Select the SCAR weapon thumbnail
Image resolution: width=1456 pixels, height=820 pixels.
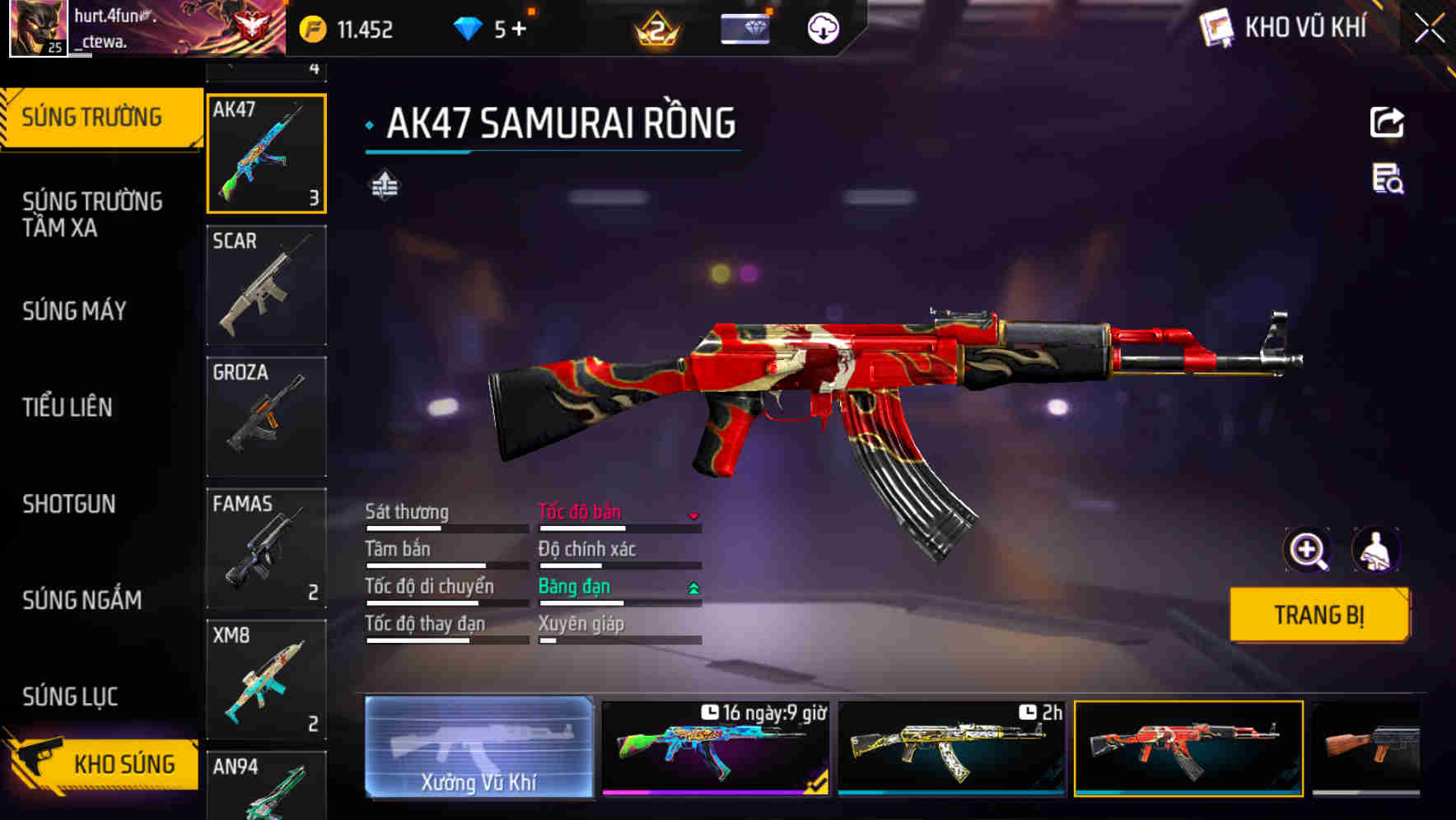click(265, 284)
